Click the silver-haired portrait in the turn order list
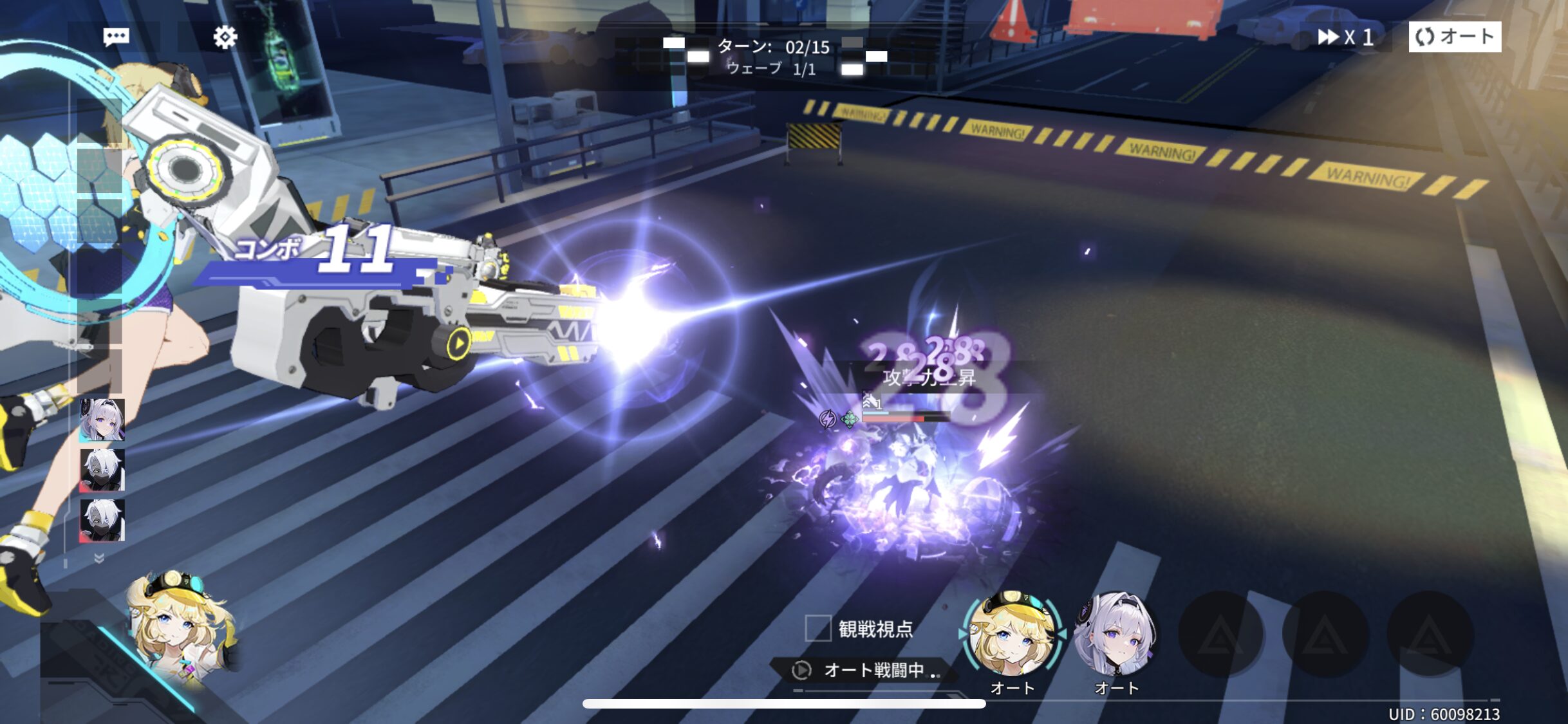Image resolution: width=1568 pixels, height=724 pixels. click(102, 420)
